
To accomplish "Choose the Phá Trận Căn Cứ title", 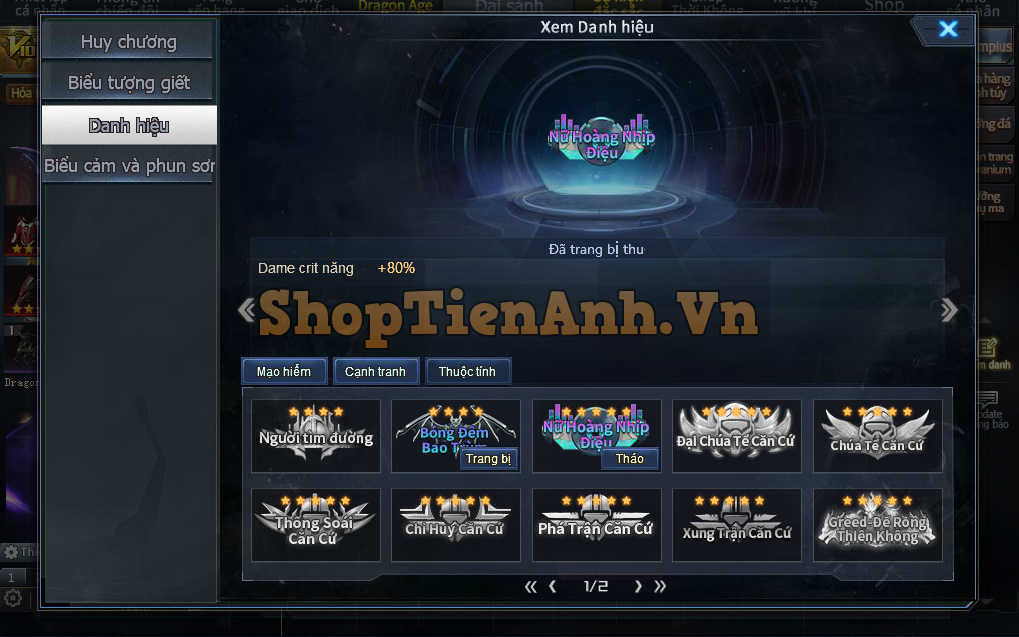I will point(596,524).
